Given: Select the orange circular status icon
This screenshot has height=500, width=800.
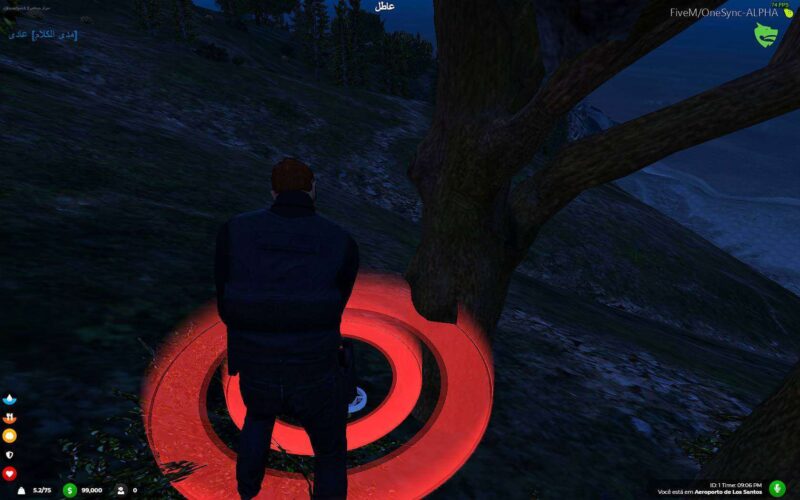Looking at the screenshot, I should 10,436.
